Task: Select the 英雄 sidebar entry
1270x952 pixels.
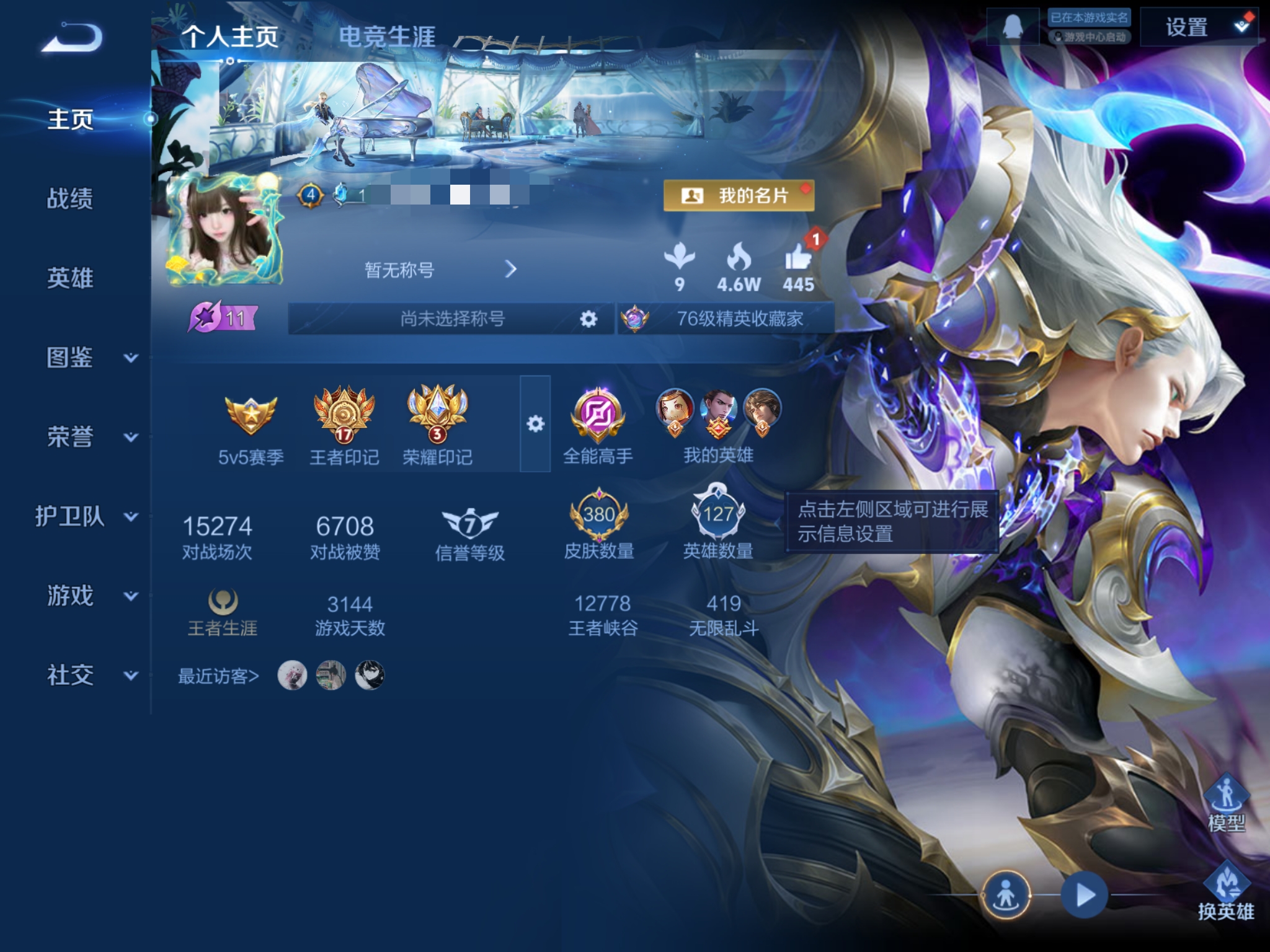Action: click(70, 278)
